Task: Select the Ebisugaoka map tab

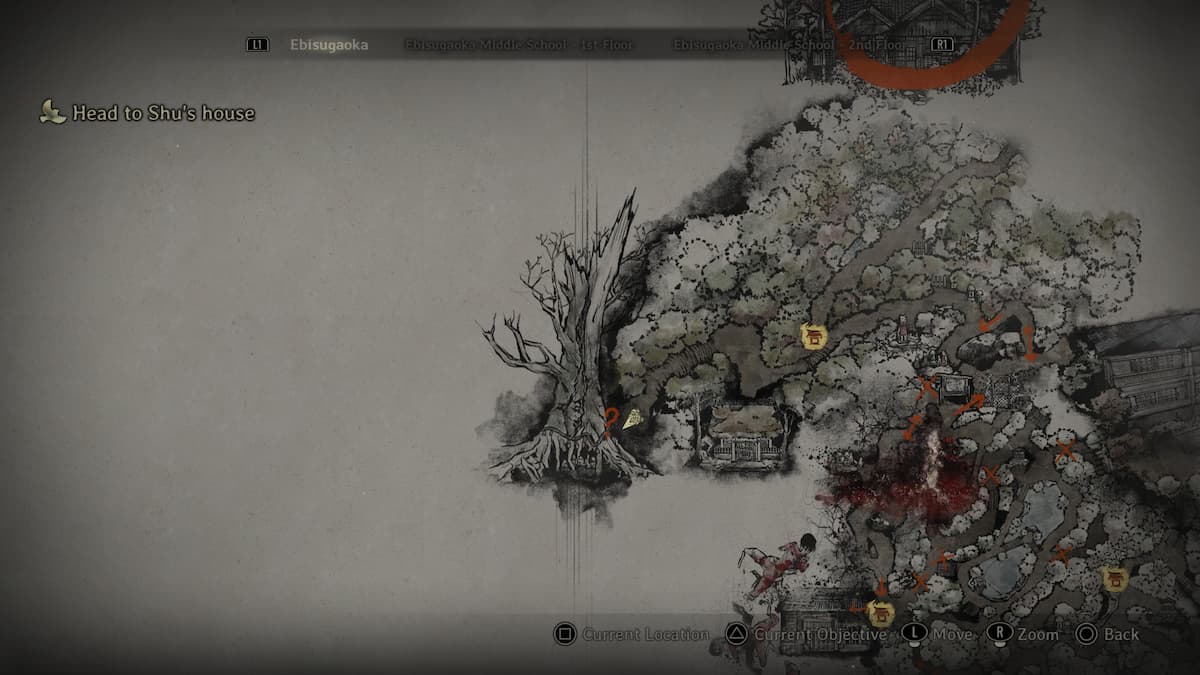Action: [x=328, y=45]
